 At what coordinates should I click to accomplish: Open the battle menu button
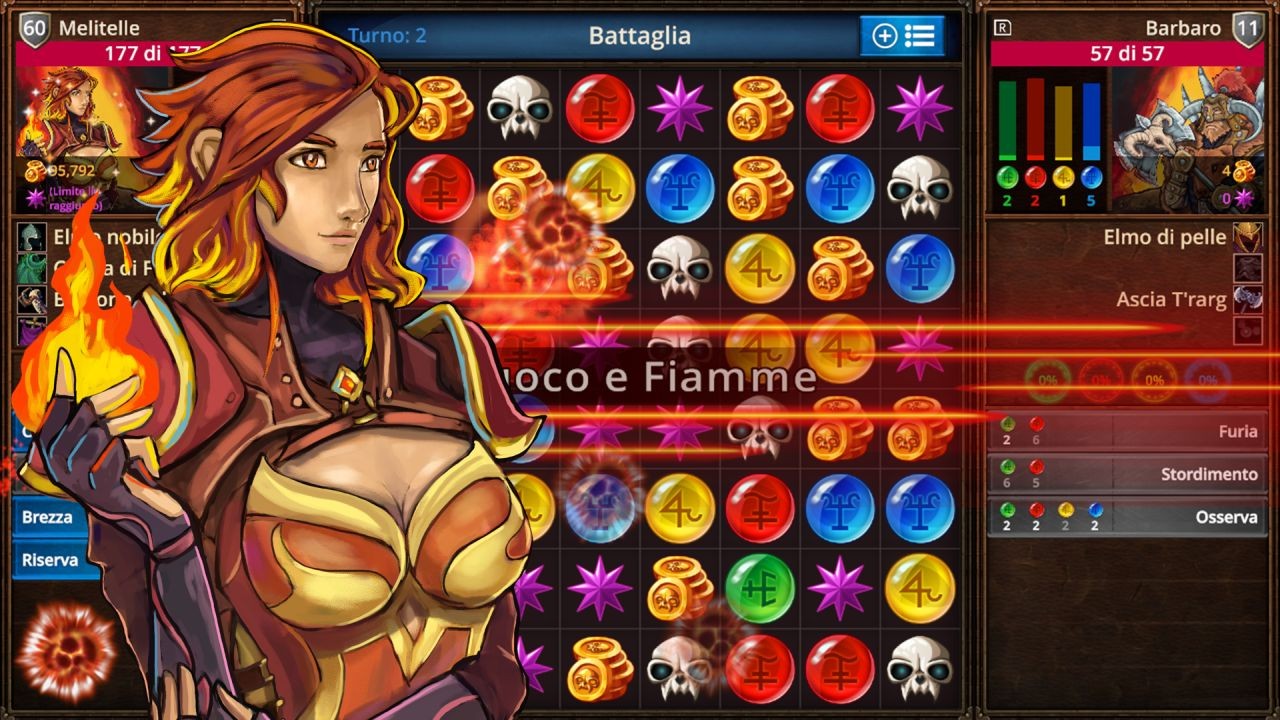902,37
